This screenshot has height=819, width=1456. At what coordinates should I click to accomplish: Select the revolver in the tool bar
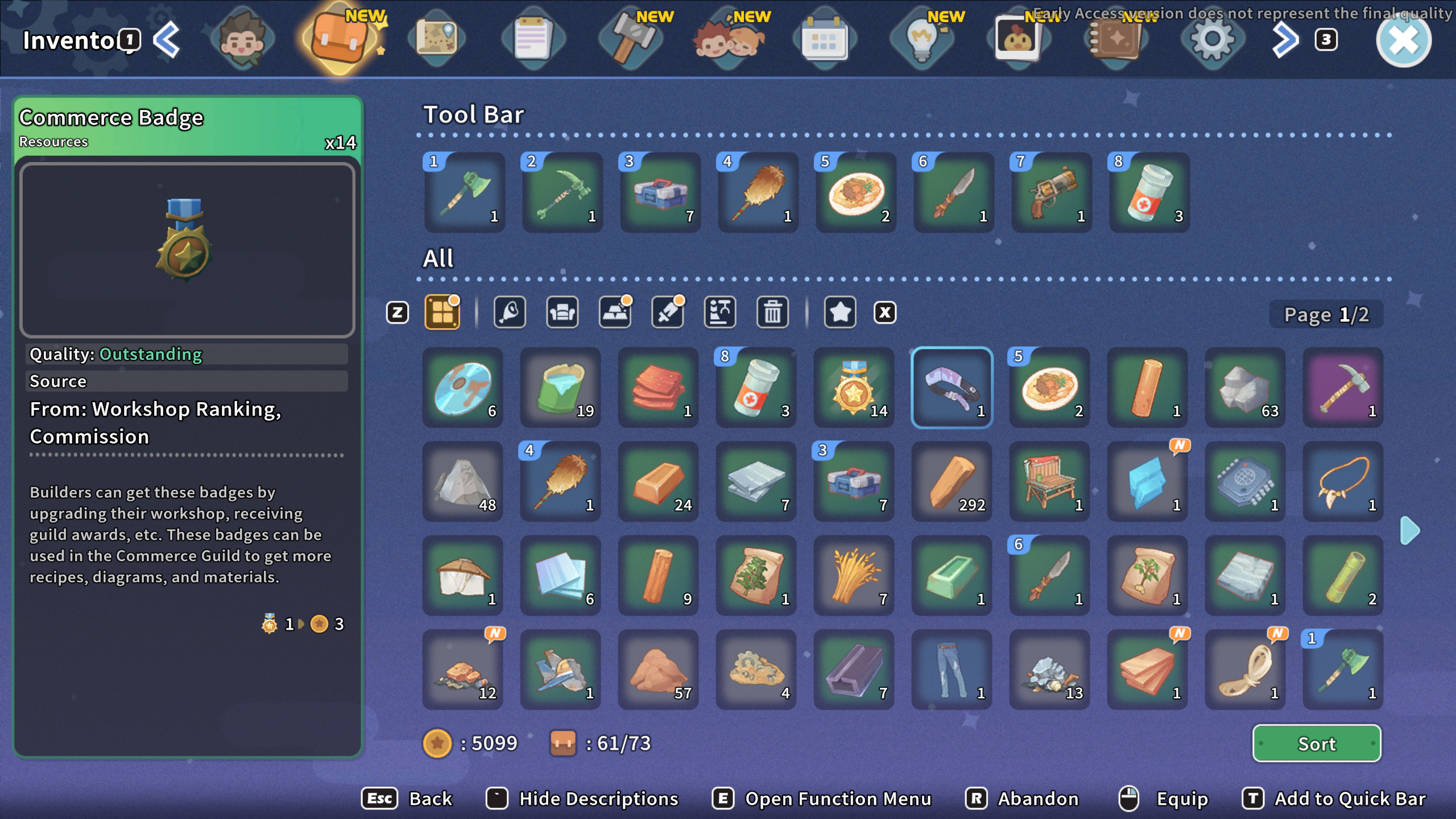click(1052, 193)
